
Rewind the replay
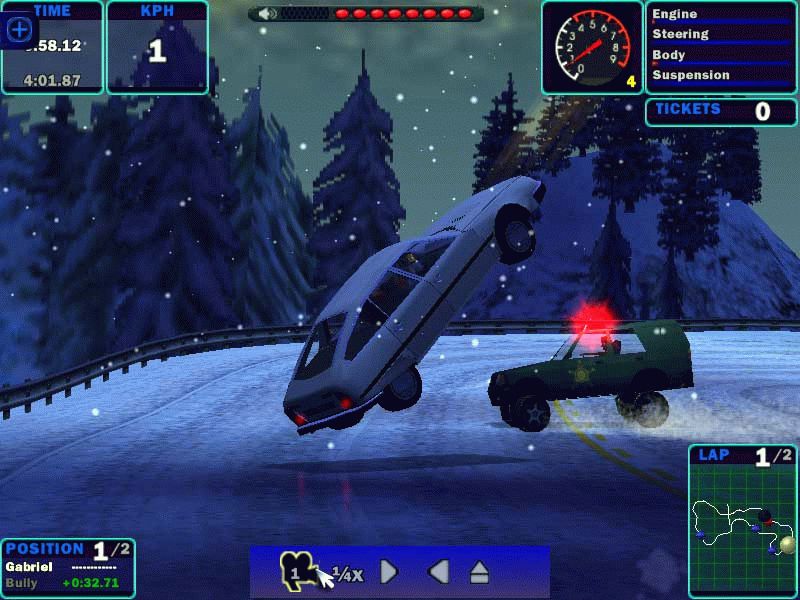[437, 572]
